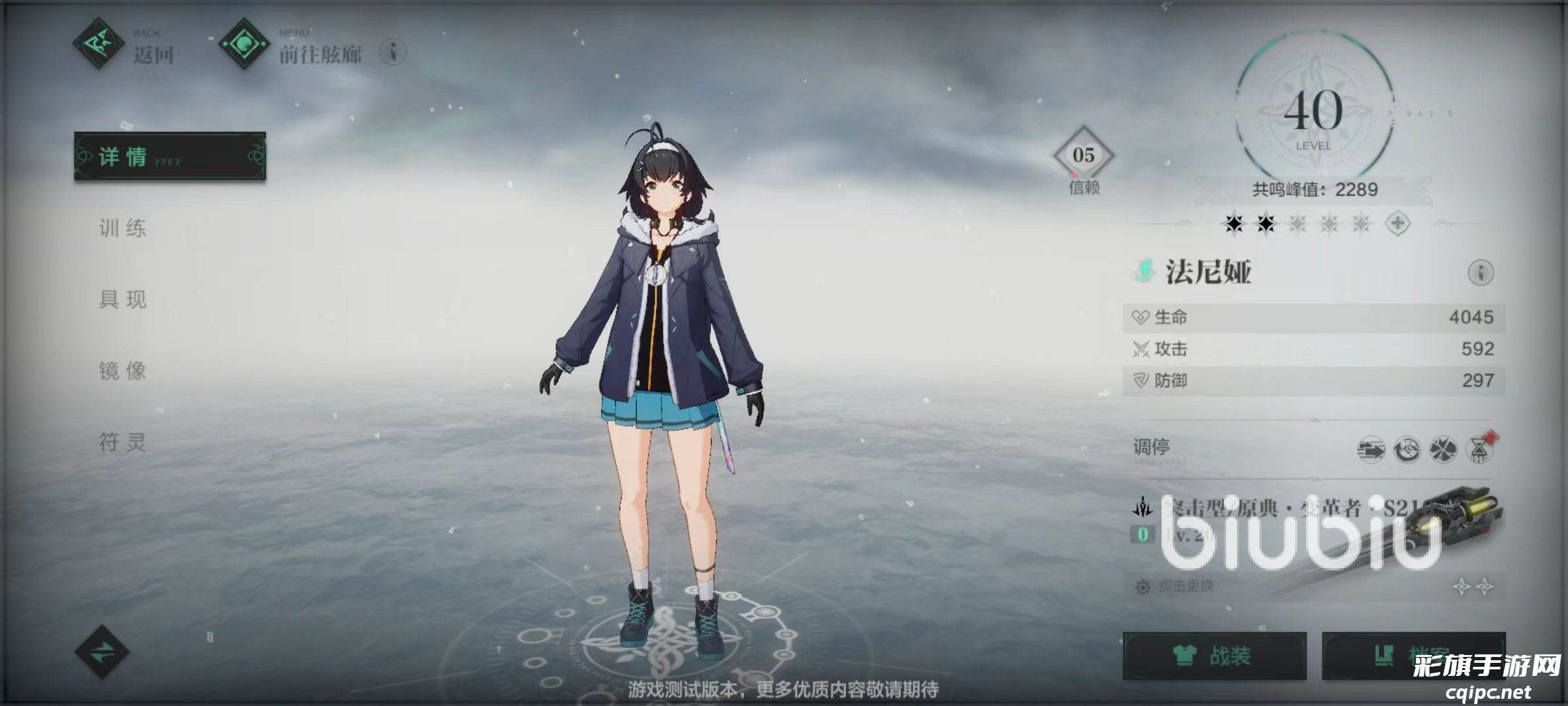Select the circular clock-arrow skill icon
This screenshot has width=1568, height=706.
click(1407, 450)
